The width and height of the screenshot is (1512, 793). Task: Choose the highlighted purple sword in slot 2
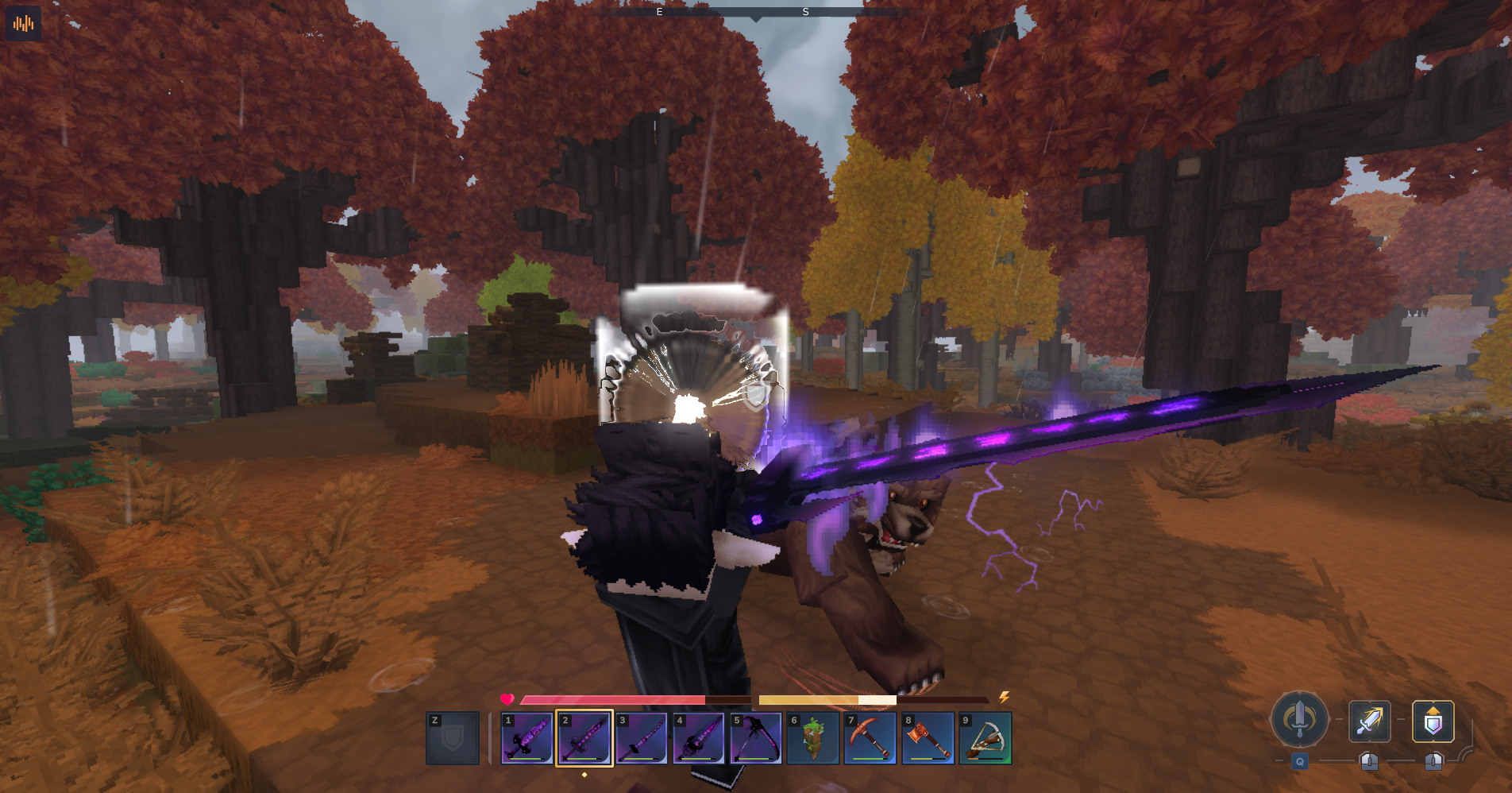coord(584,738)
